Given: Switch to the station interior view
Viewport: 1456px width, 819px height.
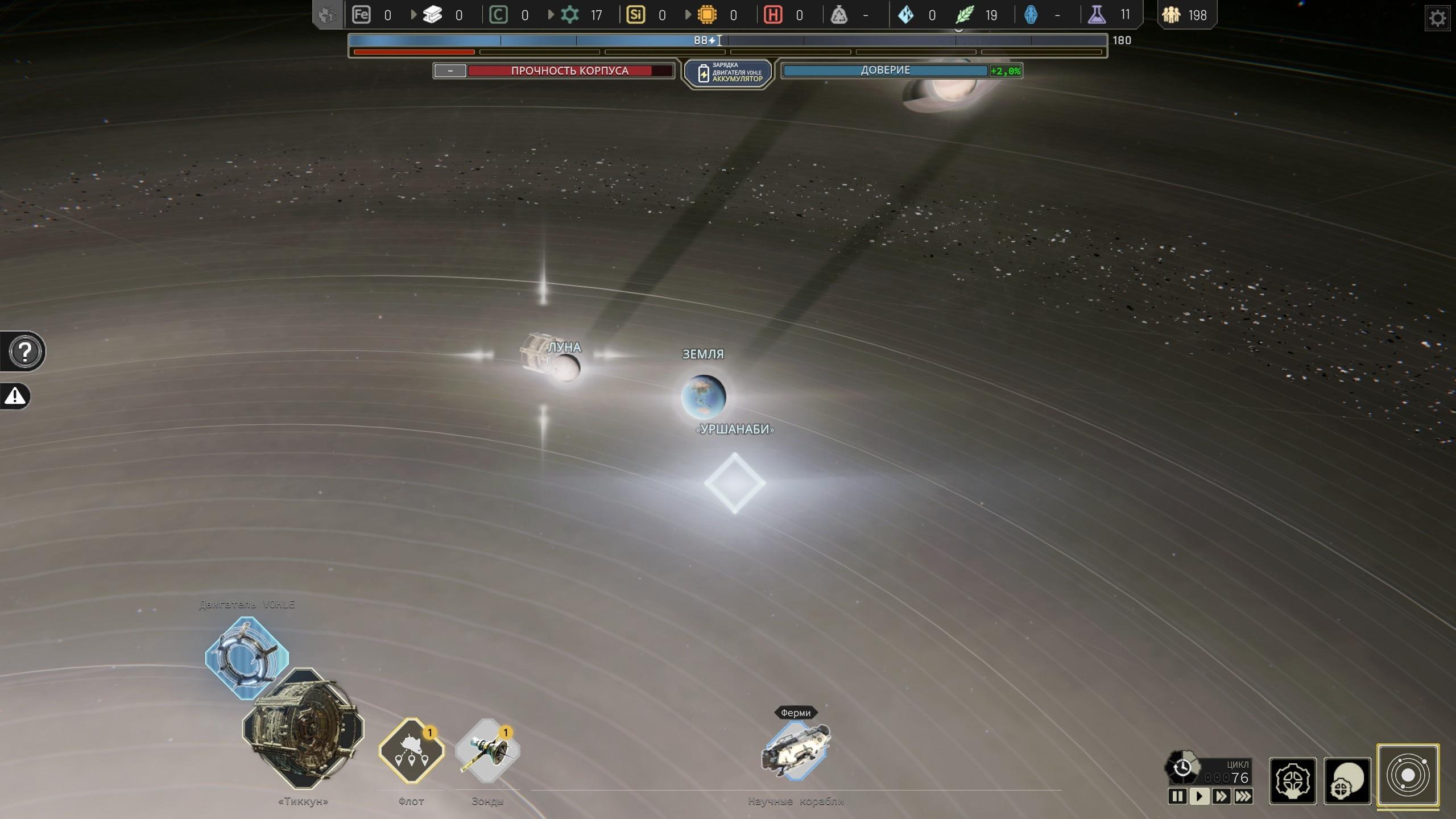Looking at the screenshot, I should (1293, 781).
